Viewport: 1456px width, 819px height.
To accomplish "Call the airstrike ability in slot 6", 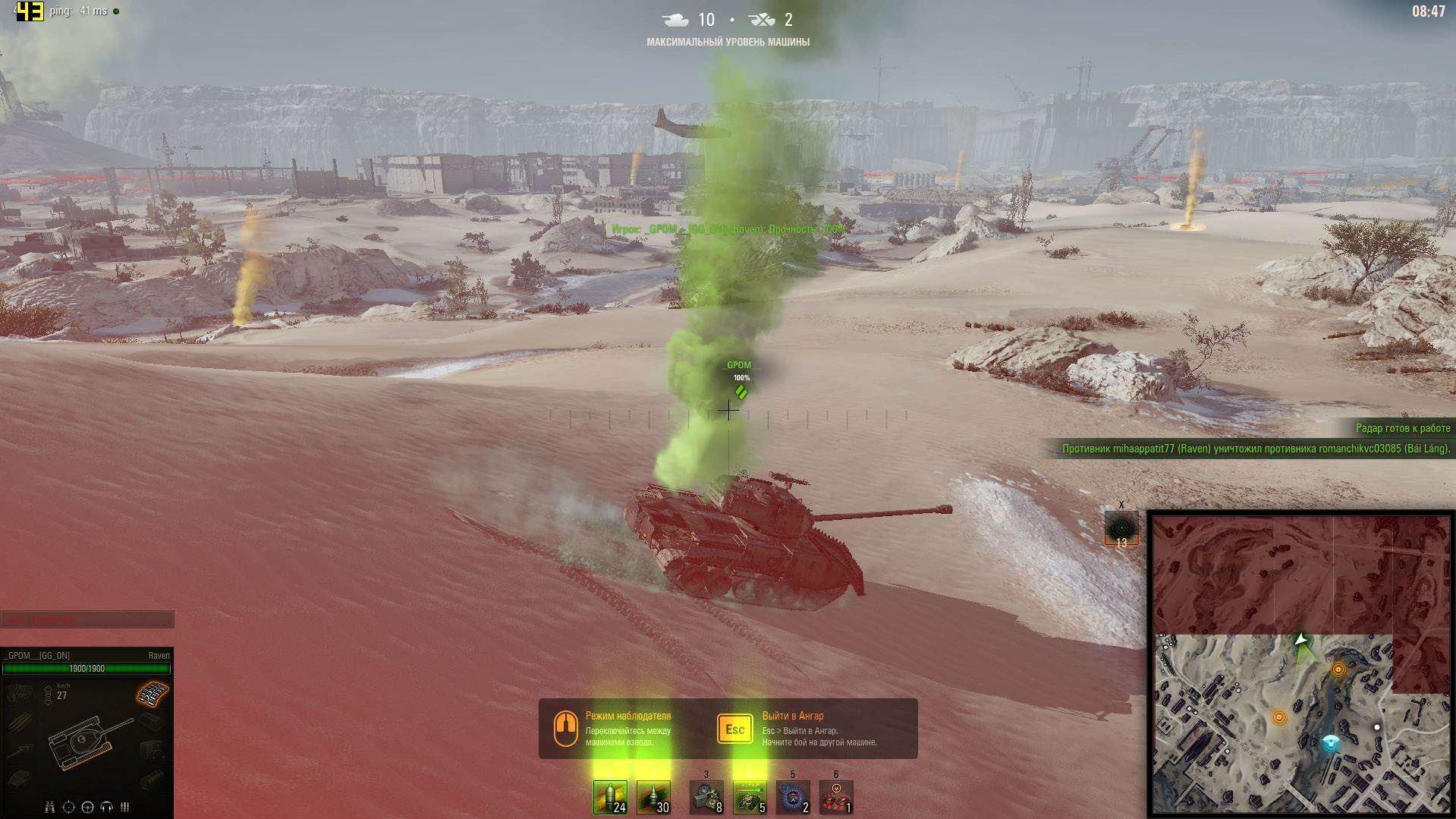I will tap(836, 797).
